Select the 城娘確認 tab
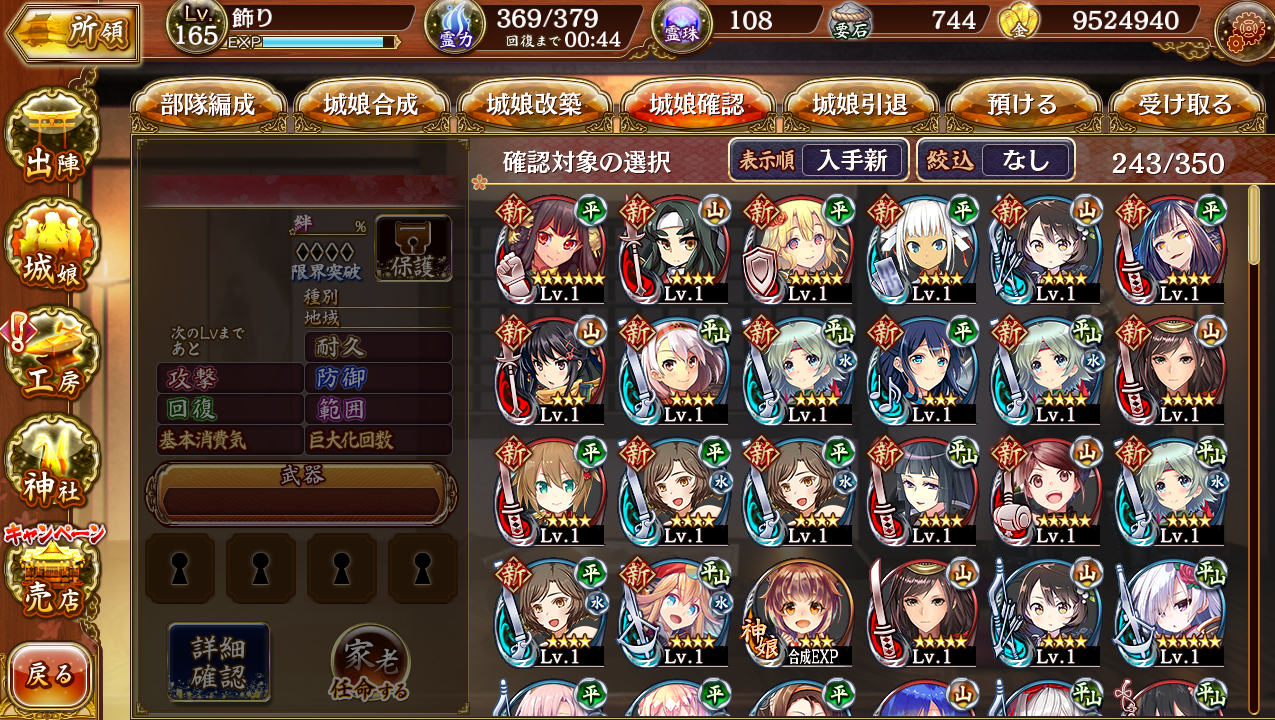This screenshot has height=720, width=1275. click(x=697, y=105)
